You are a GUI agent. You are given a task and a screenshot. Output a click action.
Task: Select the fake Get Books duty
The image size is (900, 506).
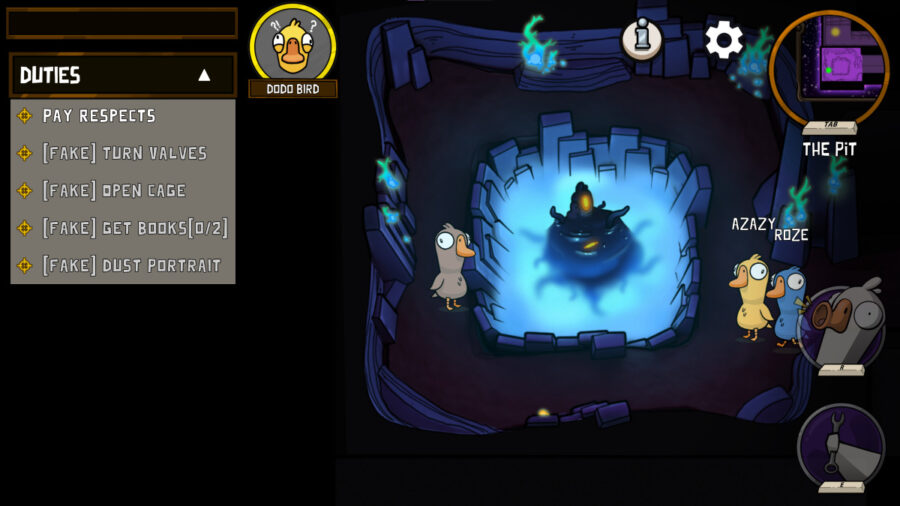[x=135, y=228]
